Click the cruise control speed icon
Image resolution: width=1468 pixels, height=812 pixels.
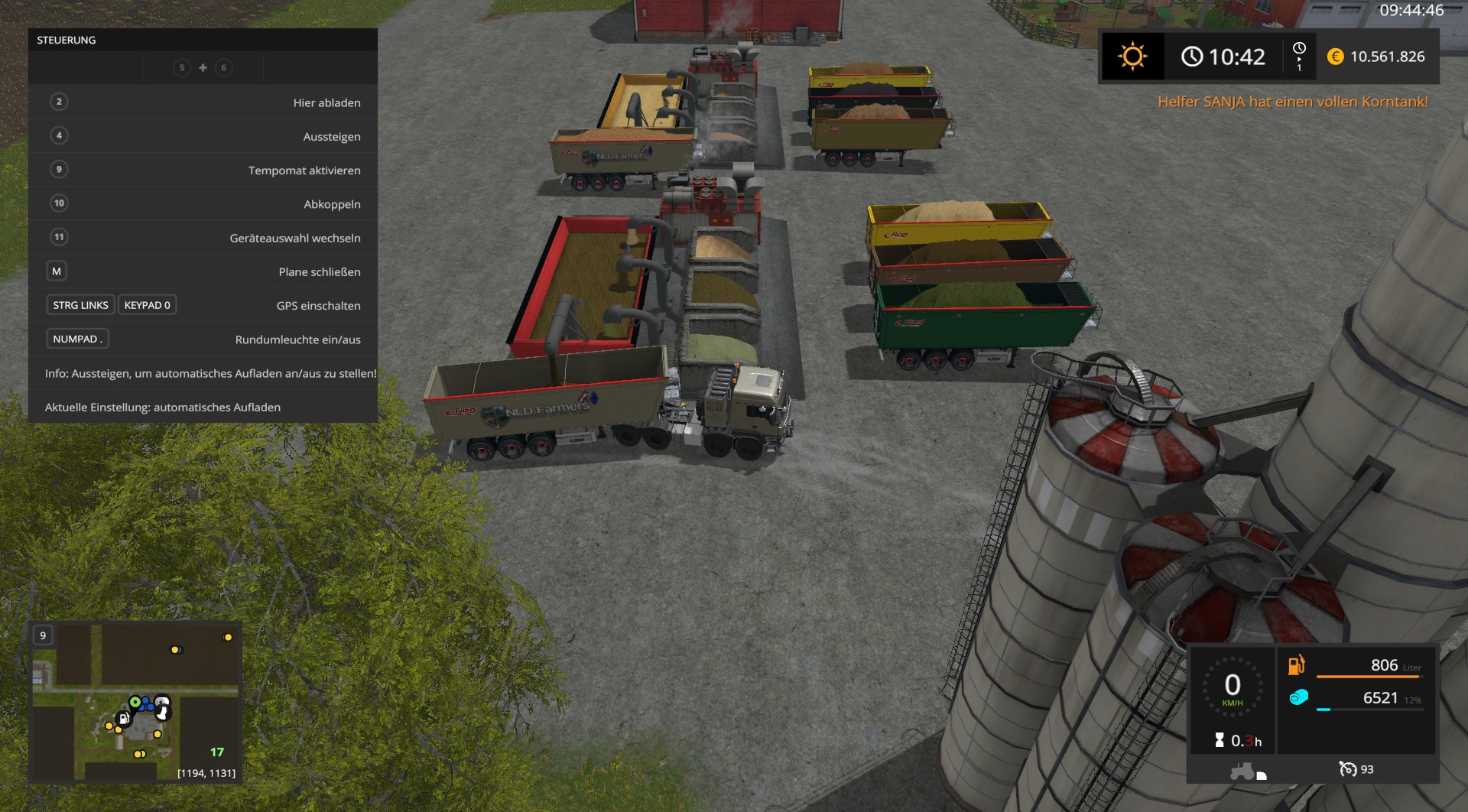1347,769
